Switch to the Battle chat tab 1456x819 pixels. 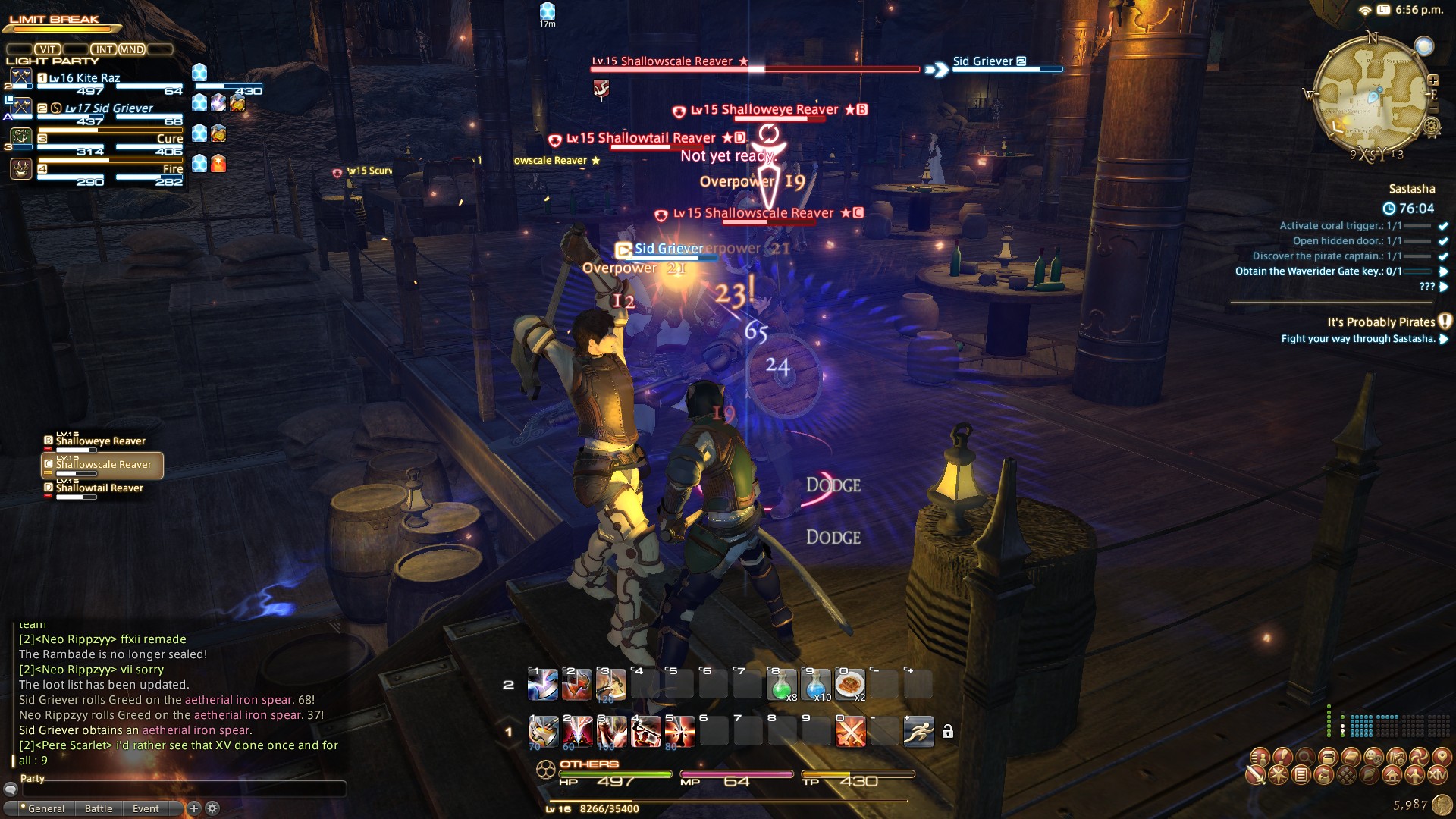(x=99, y=808)
